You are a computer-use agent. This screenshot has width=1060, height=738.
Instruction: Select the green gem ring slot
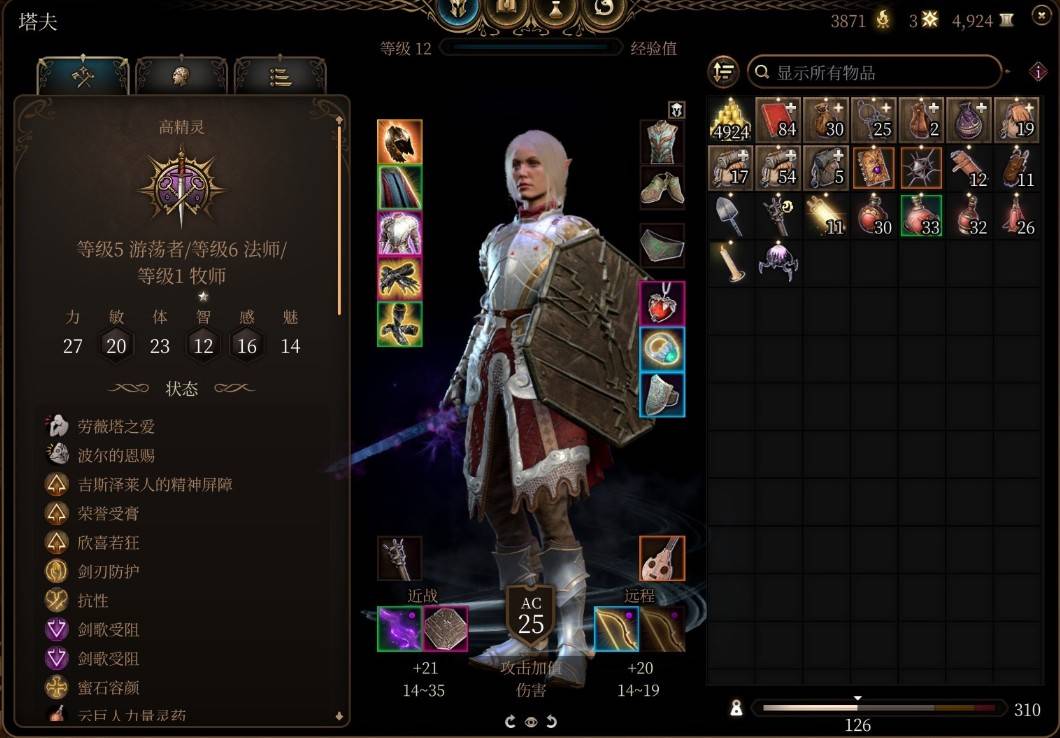pos(662,349)
